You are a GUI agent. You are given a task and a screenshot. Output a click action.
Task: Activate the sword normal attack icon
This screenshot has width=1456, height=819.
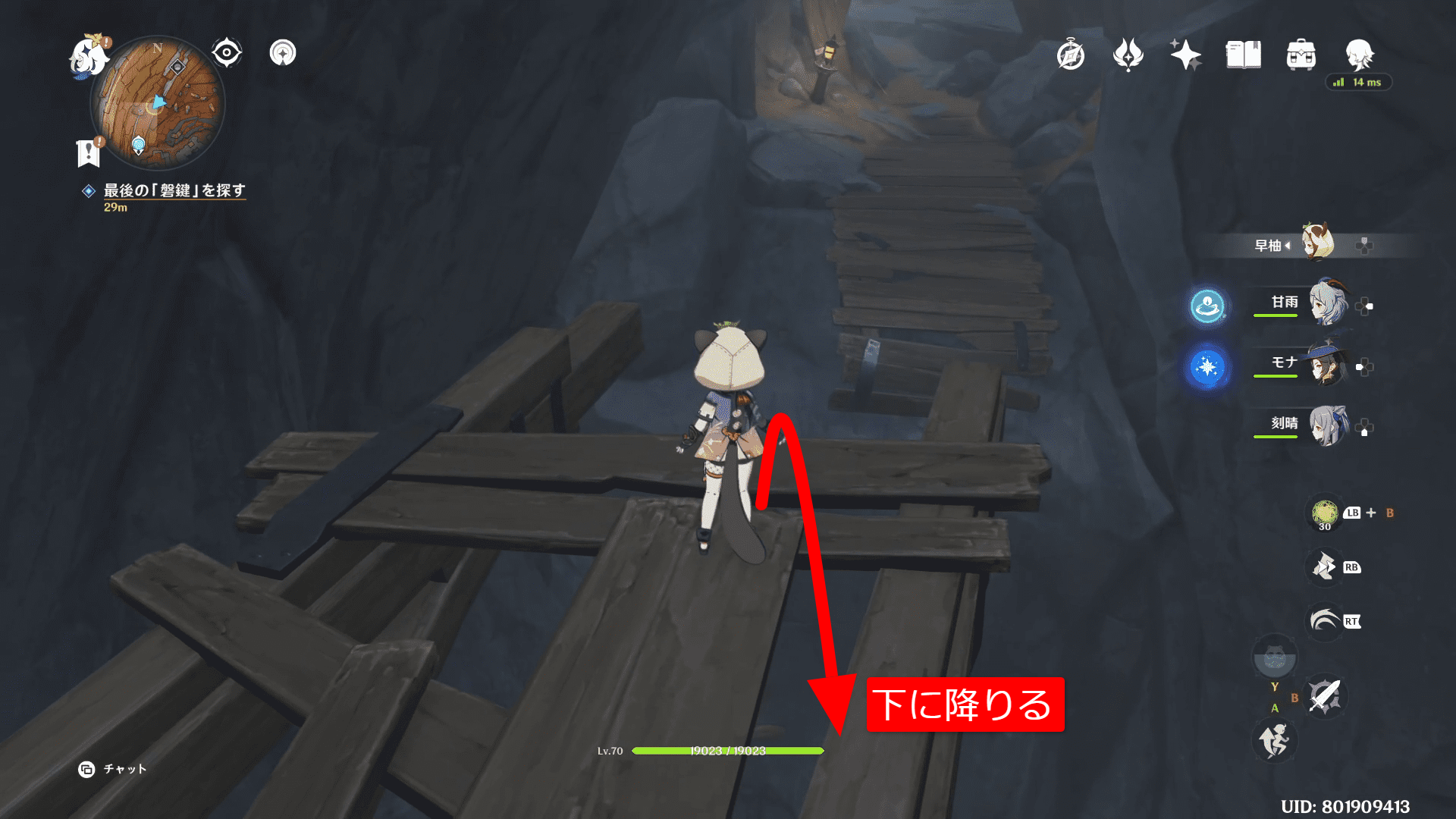pos(1325,695)
